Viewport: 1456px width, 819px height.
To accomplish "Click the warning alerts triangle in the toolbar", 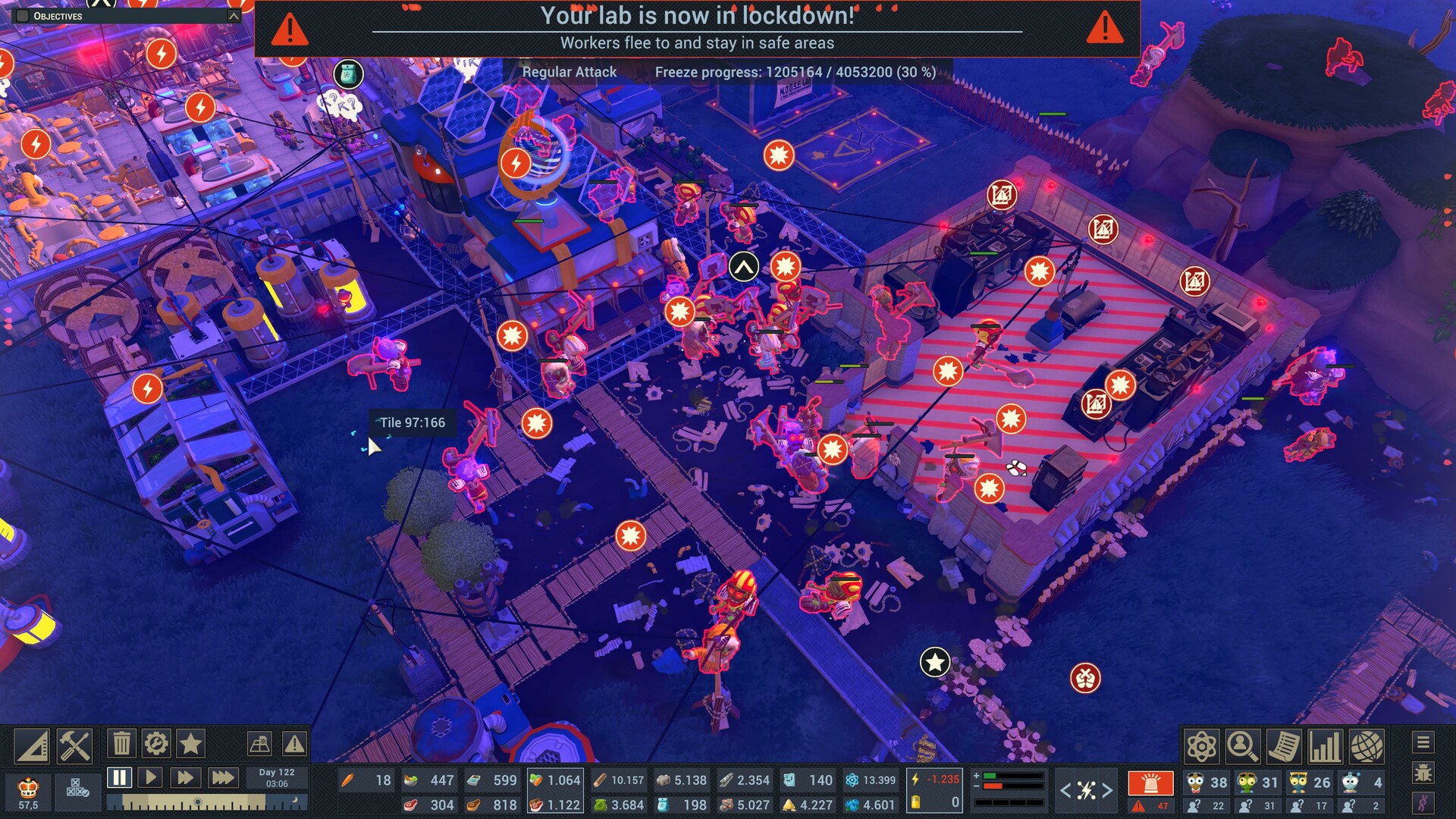I will 294,745.
